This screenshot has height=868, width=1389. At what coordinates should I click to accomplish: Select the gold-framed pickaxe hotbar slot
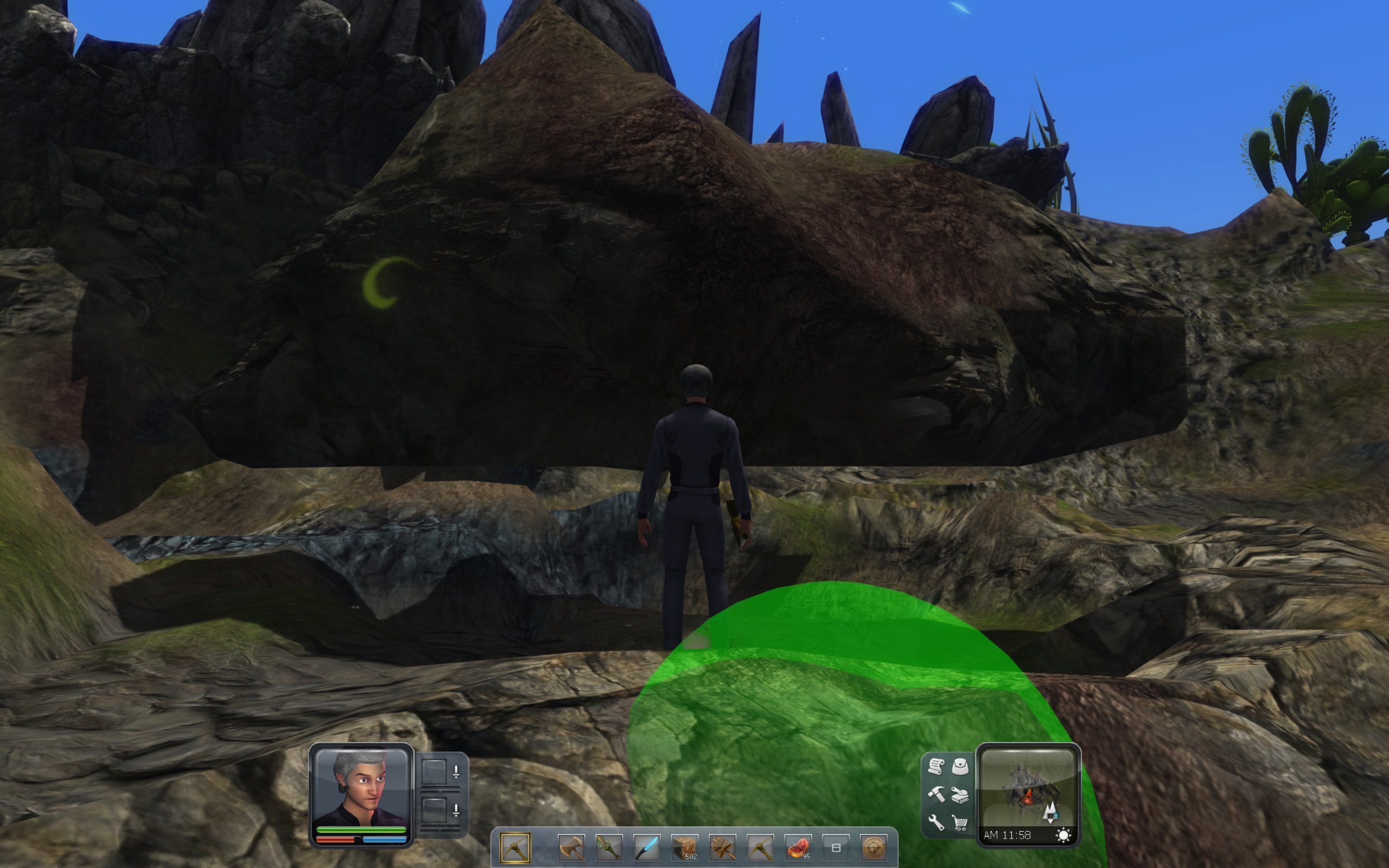tap(514, 848)
